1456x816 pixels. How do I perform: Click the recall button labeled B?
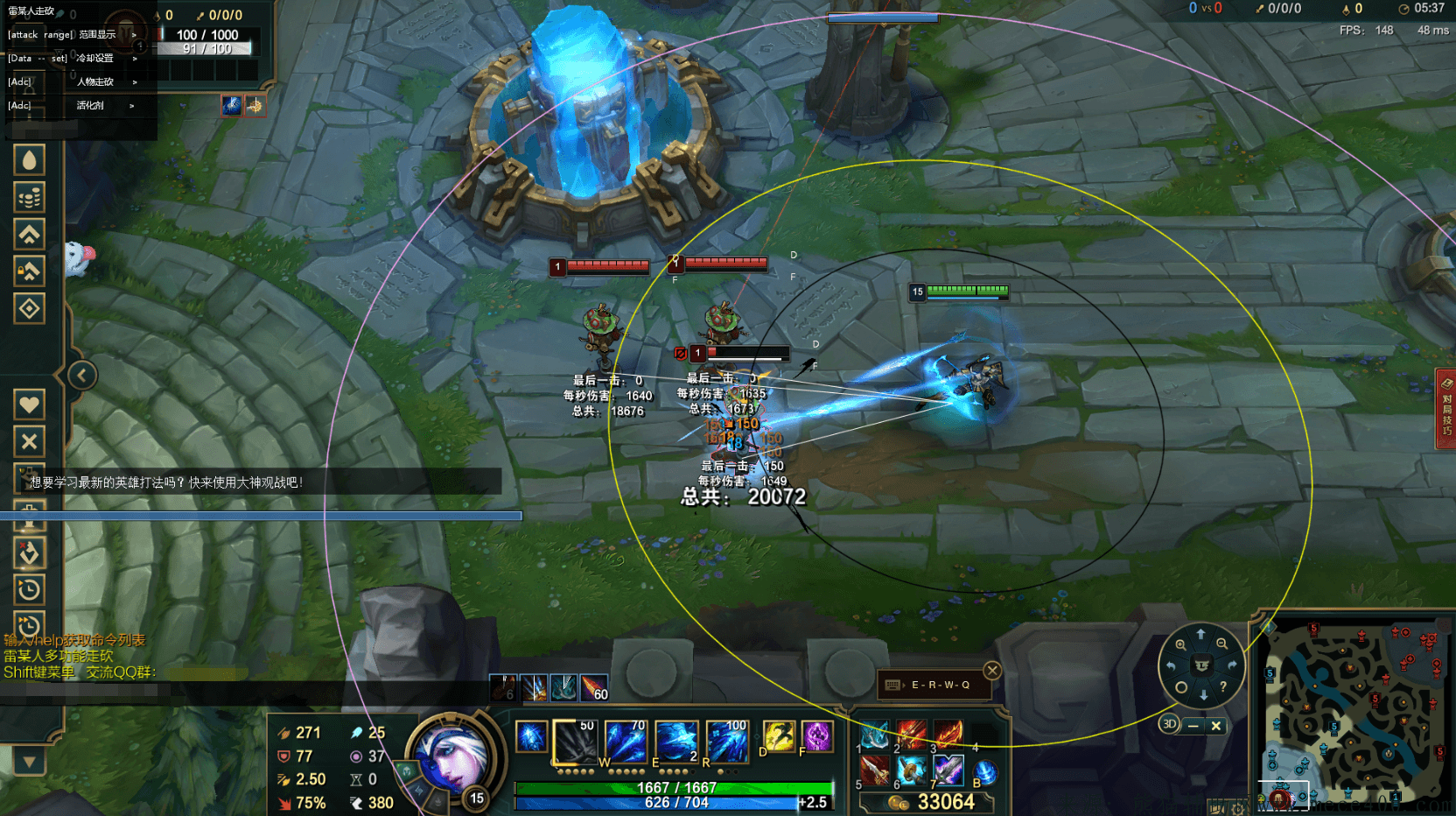click(984, 772)
